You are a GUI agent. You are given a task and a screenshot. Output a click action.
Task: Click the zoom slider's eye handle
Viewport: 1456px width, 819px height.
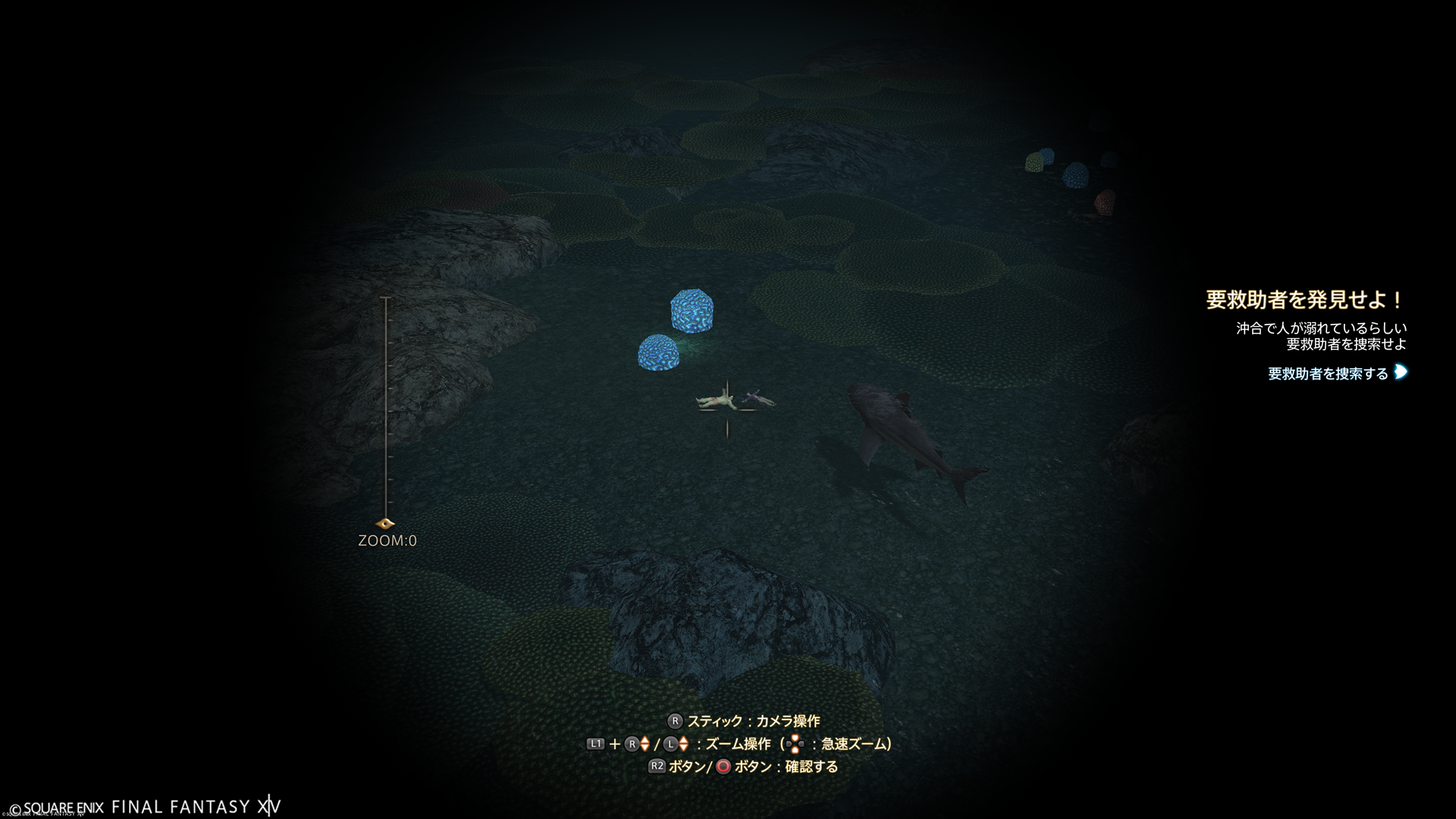pos(385,523)
